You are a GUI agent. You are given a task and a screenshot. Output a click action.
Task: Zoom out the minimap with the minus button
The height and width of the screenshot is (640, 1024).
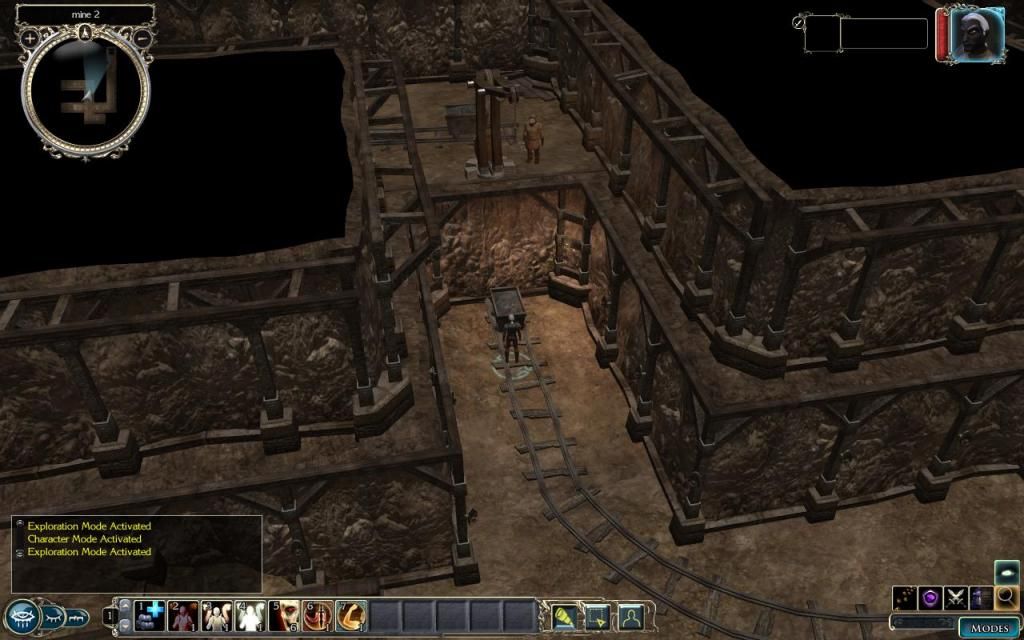142,38
